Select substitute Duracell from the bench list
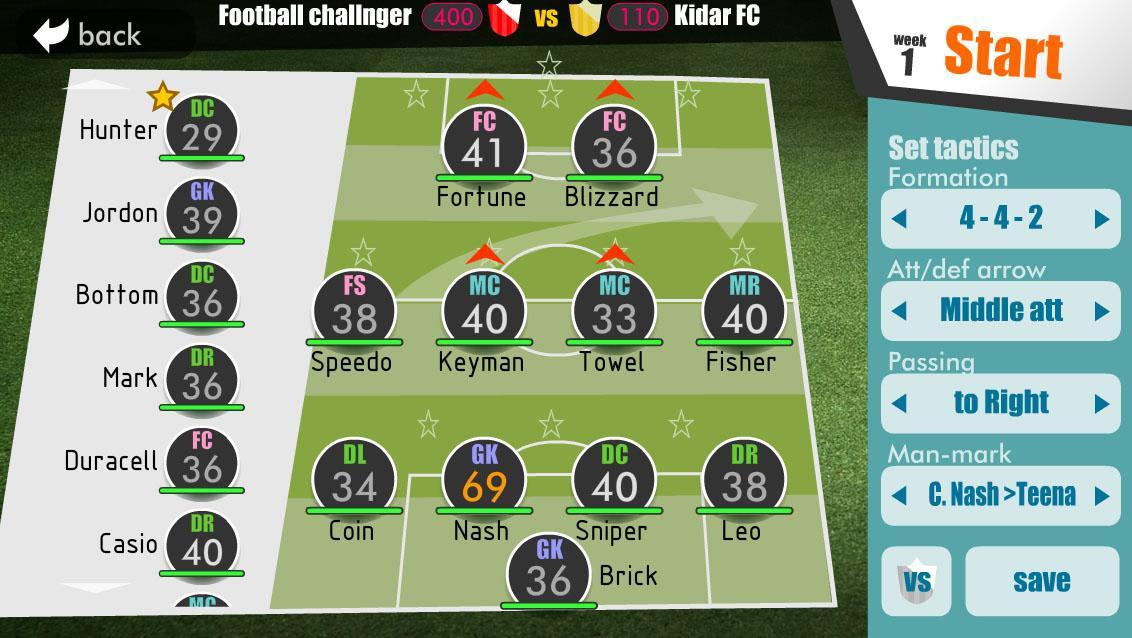The width and height of the screenshot is (1132, 638). click(201, 460)
